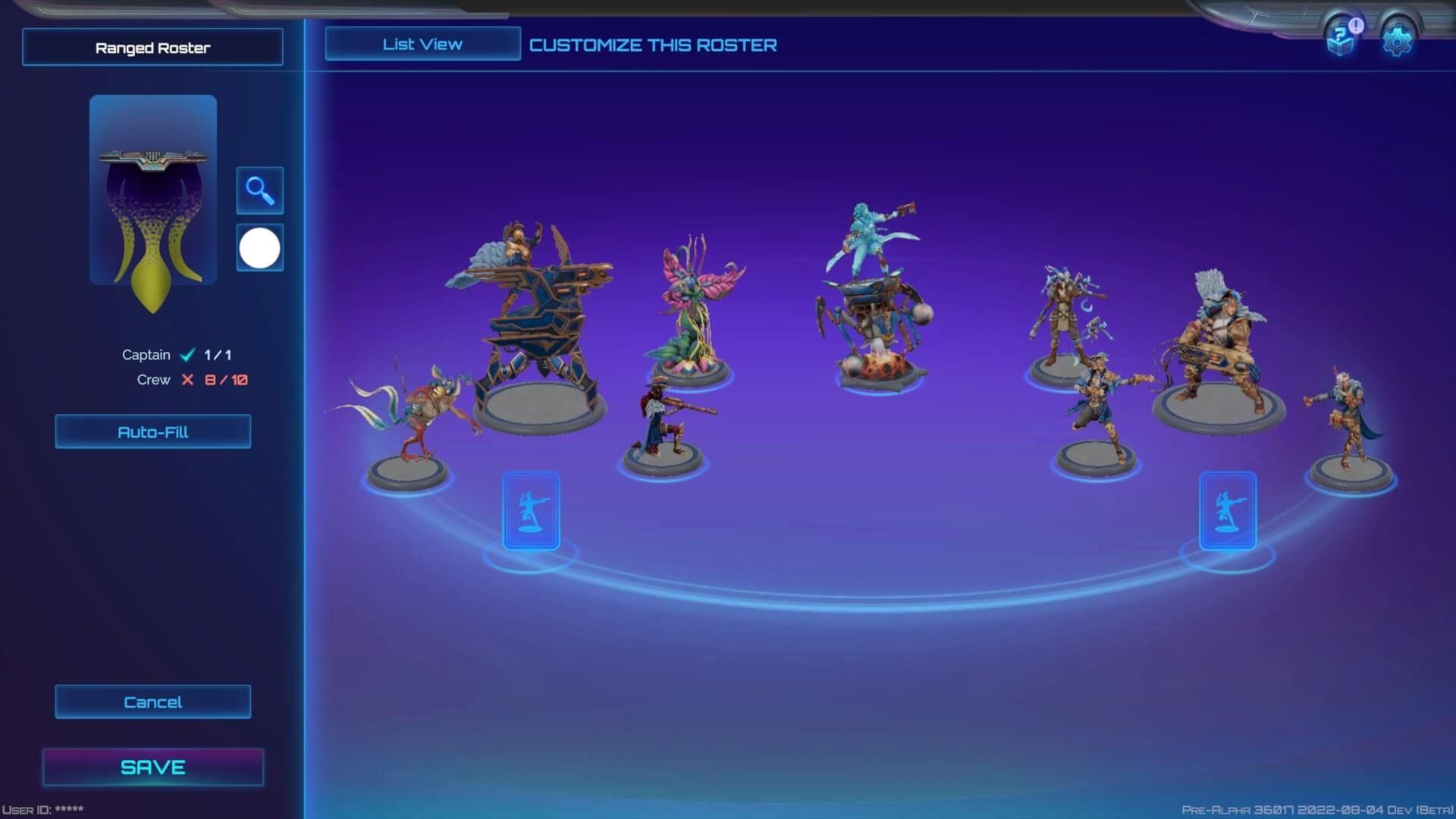
Task: Click the Captain green checkmark
Action: [187, 354]
